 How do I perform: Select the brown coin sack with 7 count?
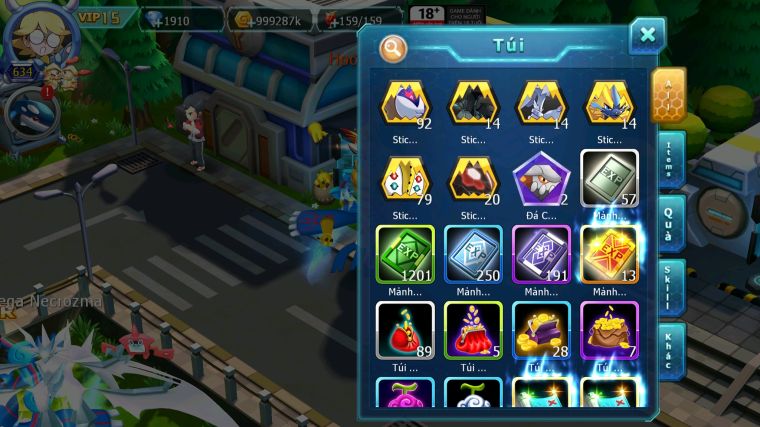pos(609,329)
